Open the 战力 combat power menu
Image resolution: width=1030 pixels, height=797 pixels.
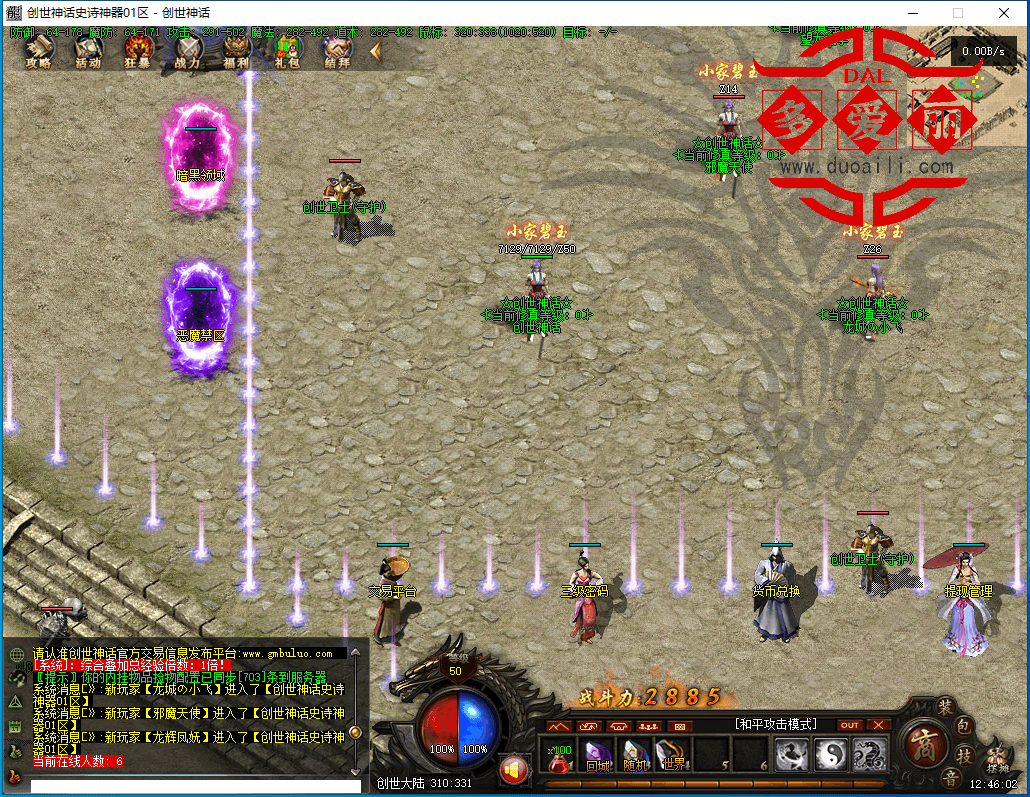click(188, 51)
